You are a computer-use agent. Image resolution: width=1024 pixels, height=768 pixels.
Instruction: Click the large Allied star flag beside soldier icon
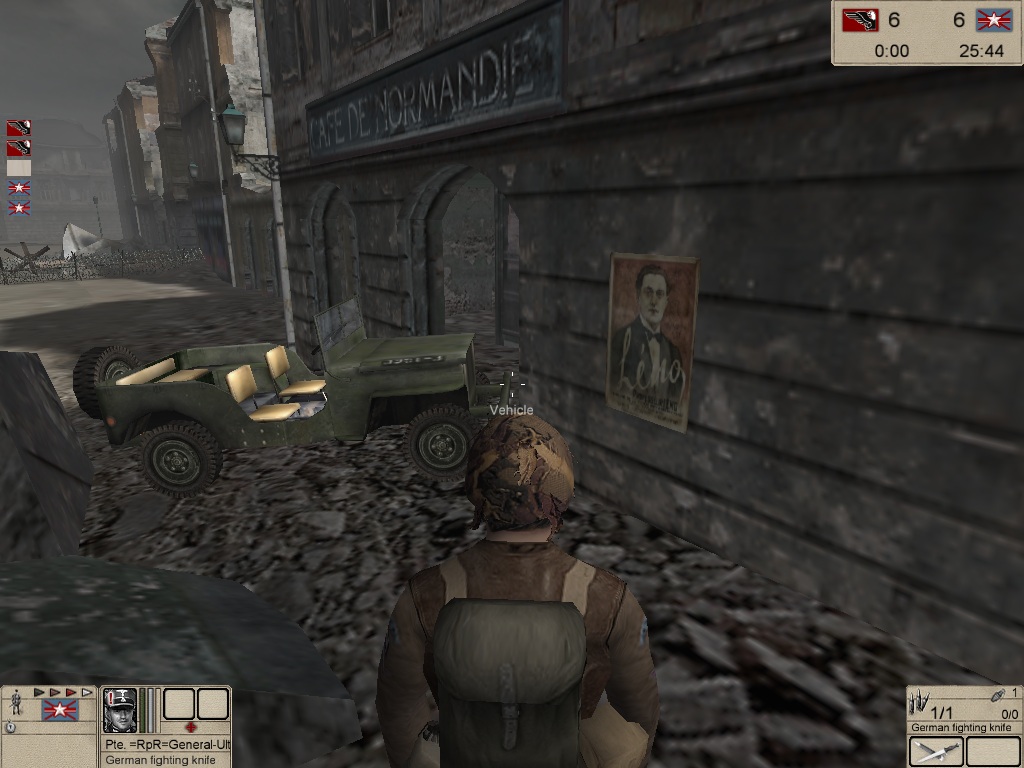[60, 710]
